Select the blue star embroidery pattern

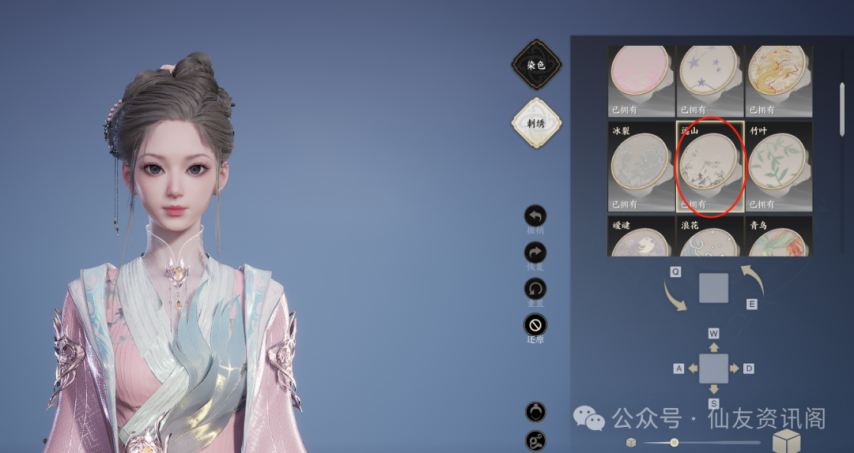(709, 78)
